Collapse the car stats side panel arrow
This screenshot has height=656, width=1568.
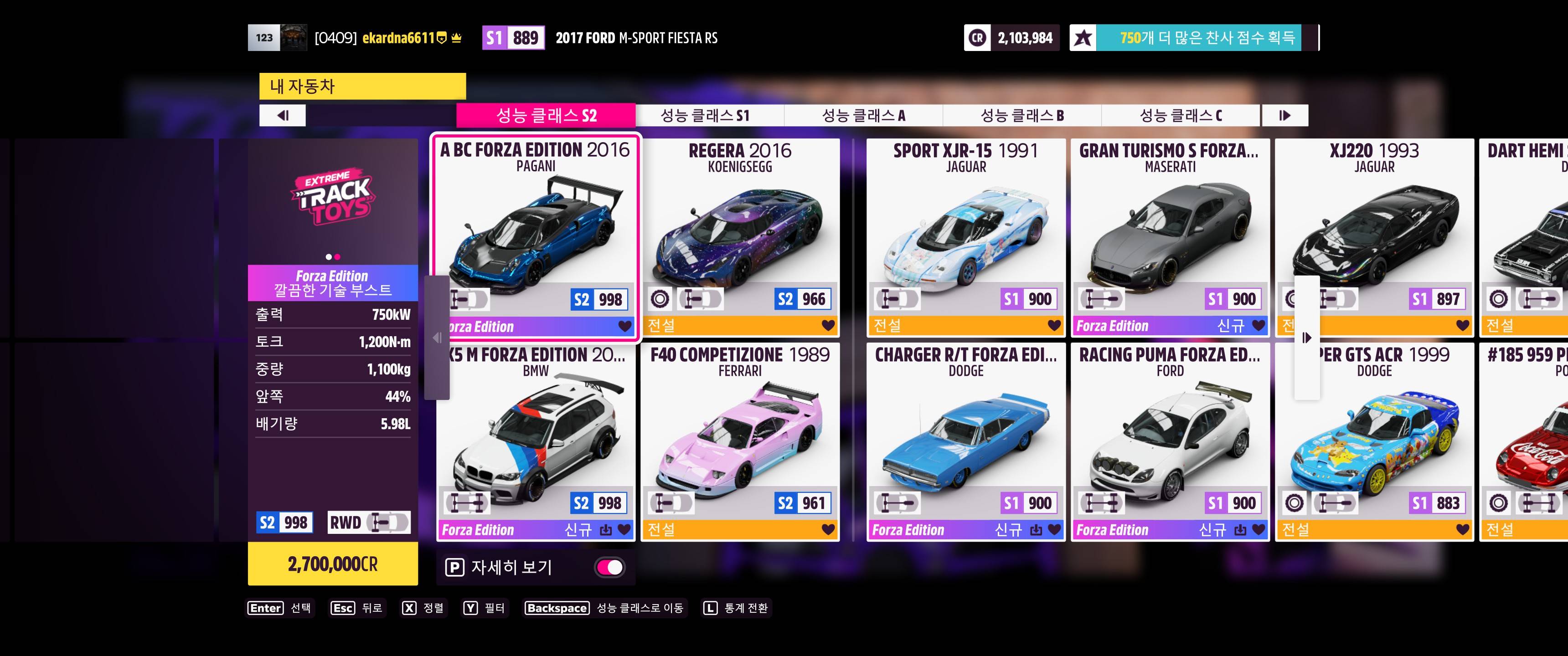(436, 338)
